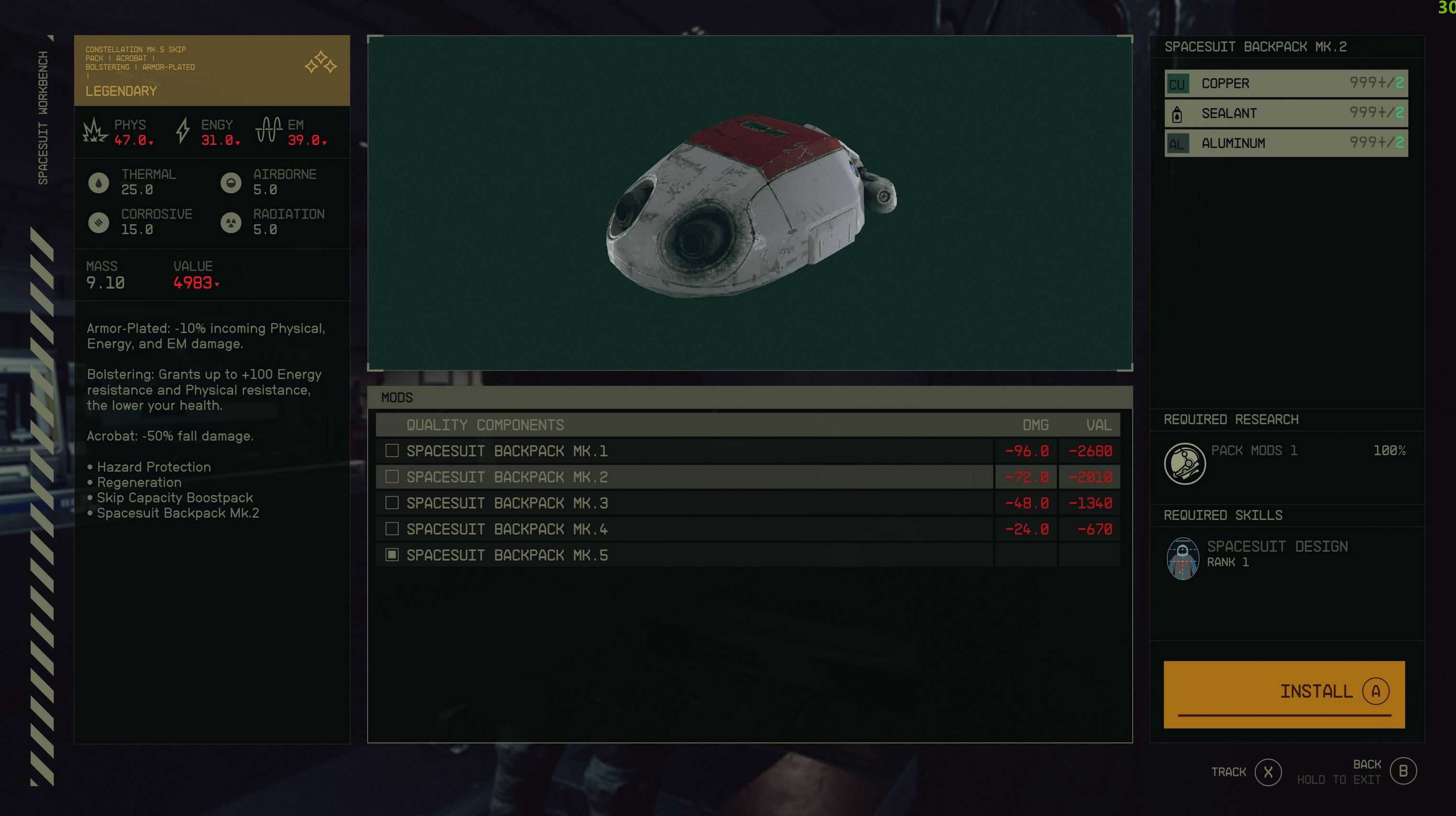Click the Aluminum material requirement
Viewport: 1456px width, 816px height.
(x=1285, y=143)
